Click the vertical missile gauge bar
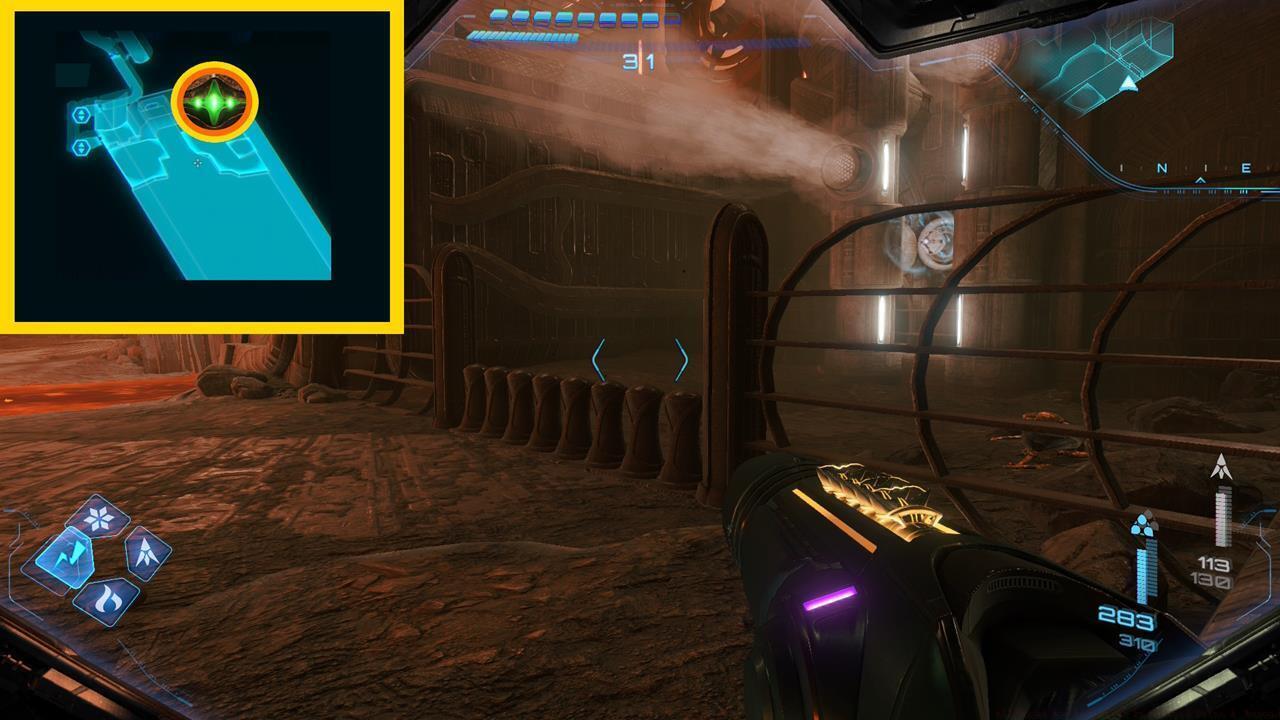The width and height of the screenshot is (1280, 720). click(1222, 516)
